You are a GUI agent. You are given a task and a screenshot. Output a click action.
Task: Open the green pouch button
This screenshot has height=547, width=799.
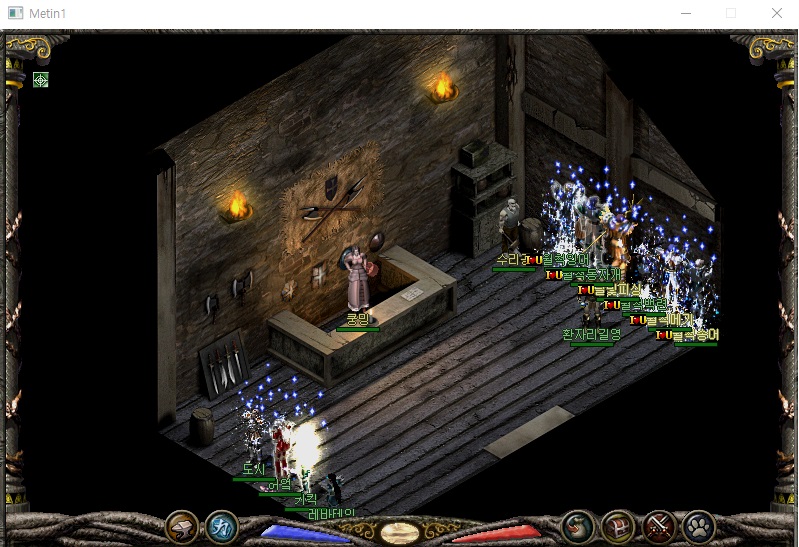[x=578, y=526]
